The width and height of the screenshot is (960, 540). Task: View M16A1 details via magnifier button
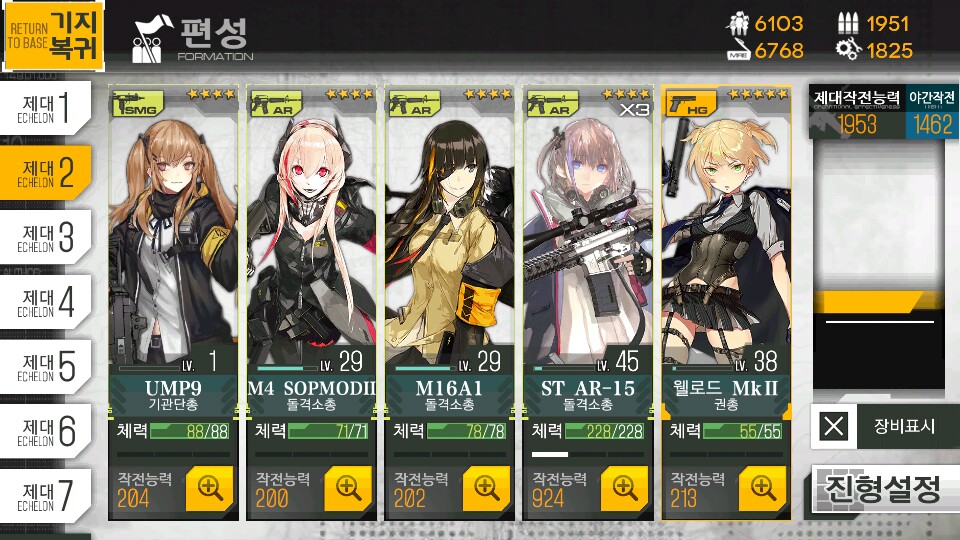tap(487, 487)
